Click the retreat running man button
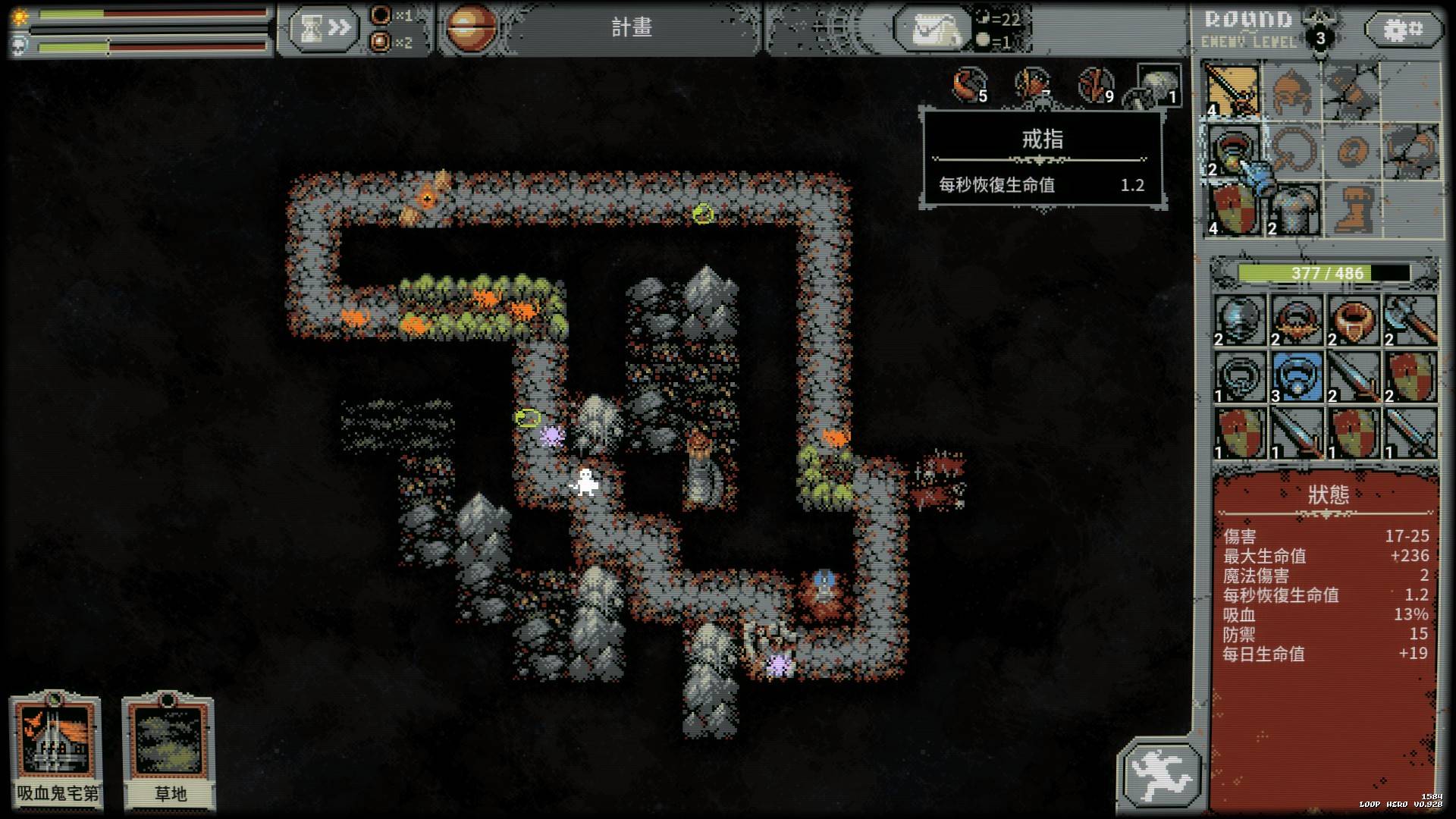The image size is (1456, 819). [x=1160, y=775]
